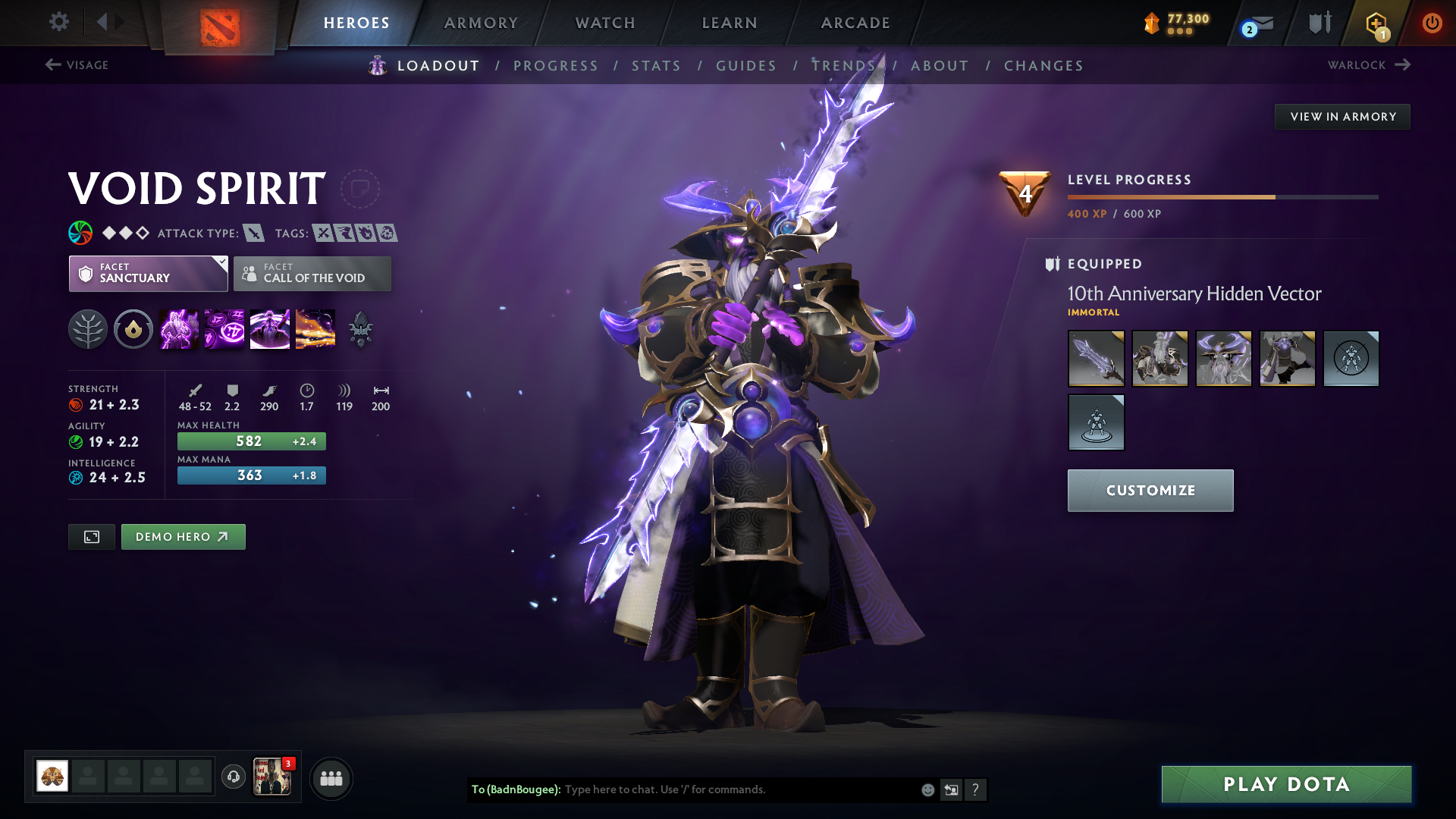Switch to the ARMORY tab
The height and width of the screenshot is (819, 1456).
point(481,23)
